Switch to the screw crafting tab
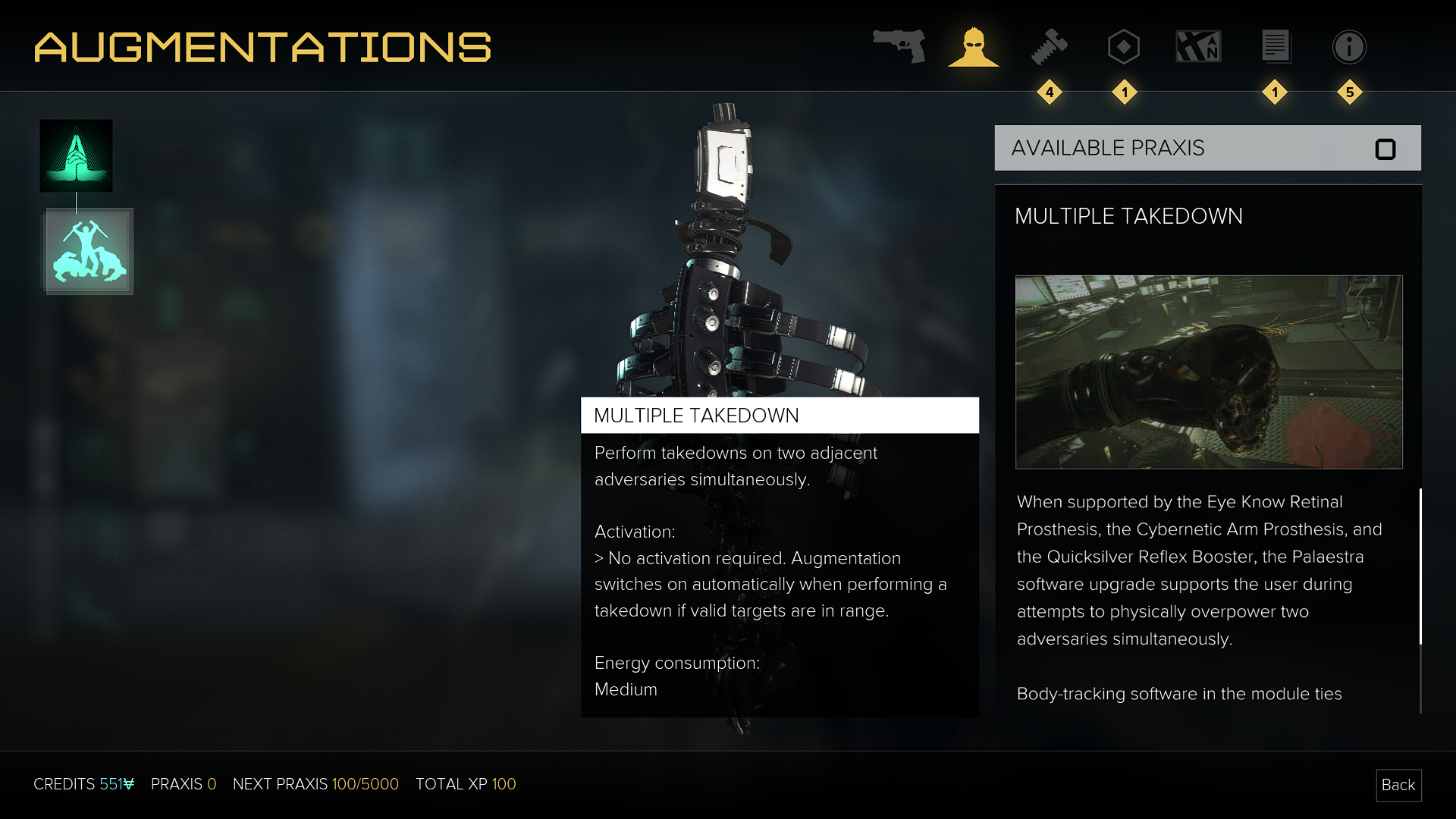Screen dimensions: 1456x819 pyautogui.click(x=1050, y=47)
